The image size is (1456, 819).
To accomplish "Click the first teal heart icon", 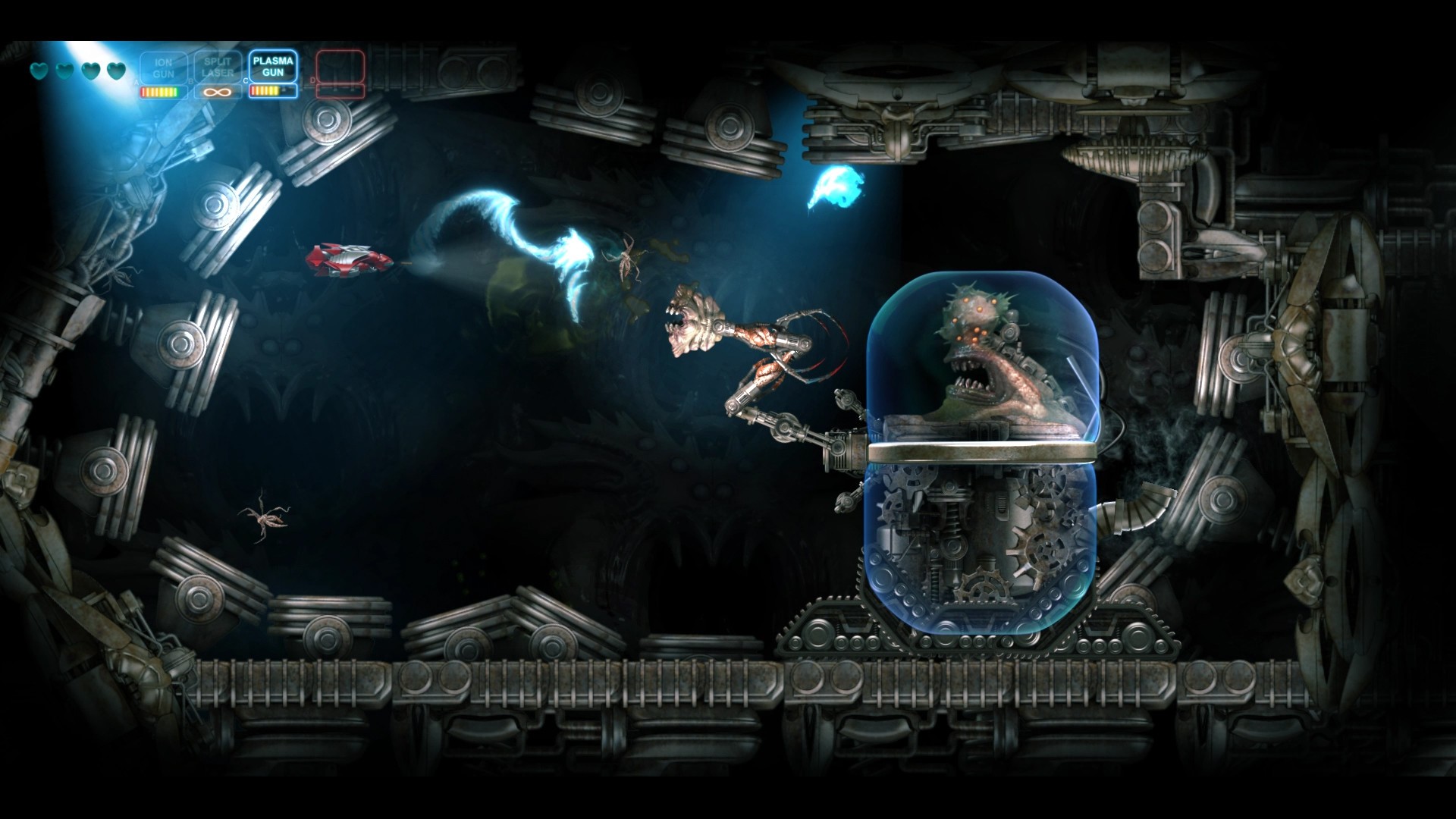I will pyautogui.click(x=37, y=70).
